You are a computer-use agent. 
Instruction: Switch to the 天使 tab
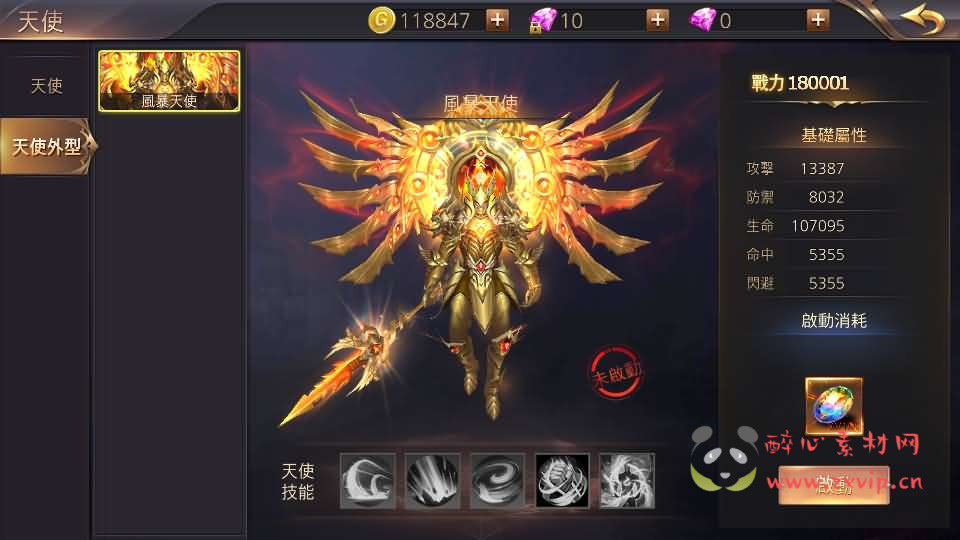tap(46, 86)
